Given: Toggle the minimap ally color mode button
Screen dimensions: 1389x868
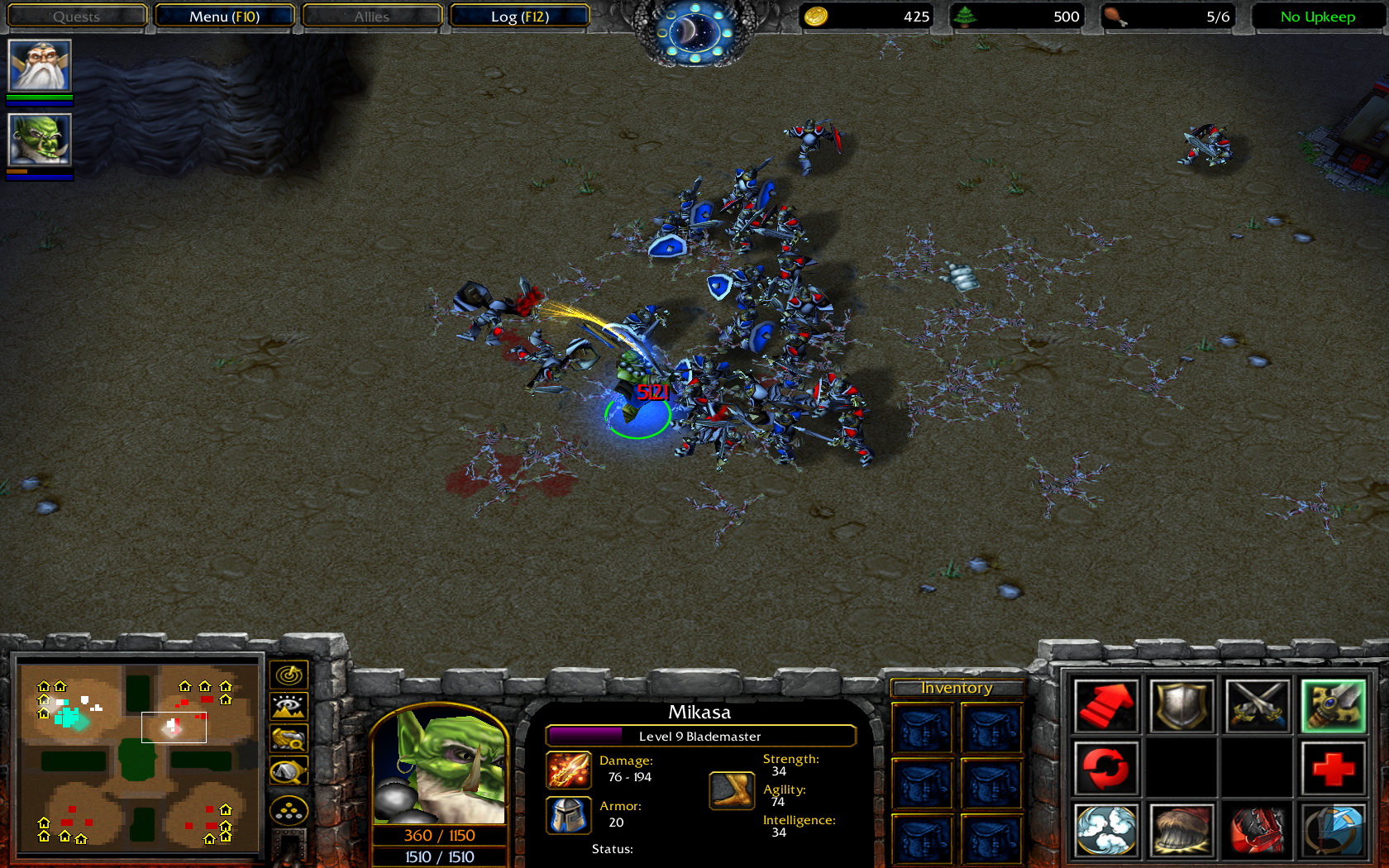Looking at the screenshot, I should click(x=289, y=738).
